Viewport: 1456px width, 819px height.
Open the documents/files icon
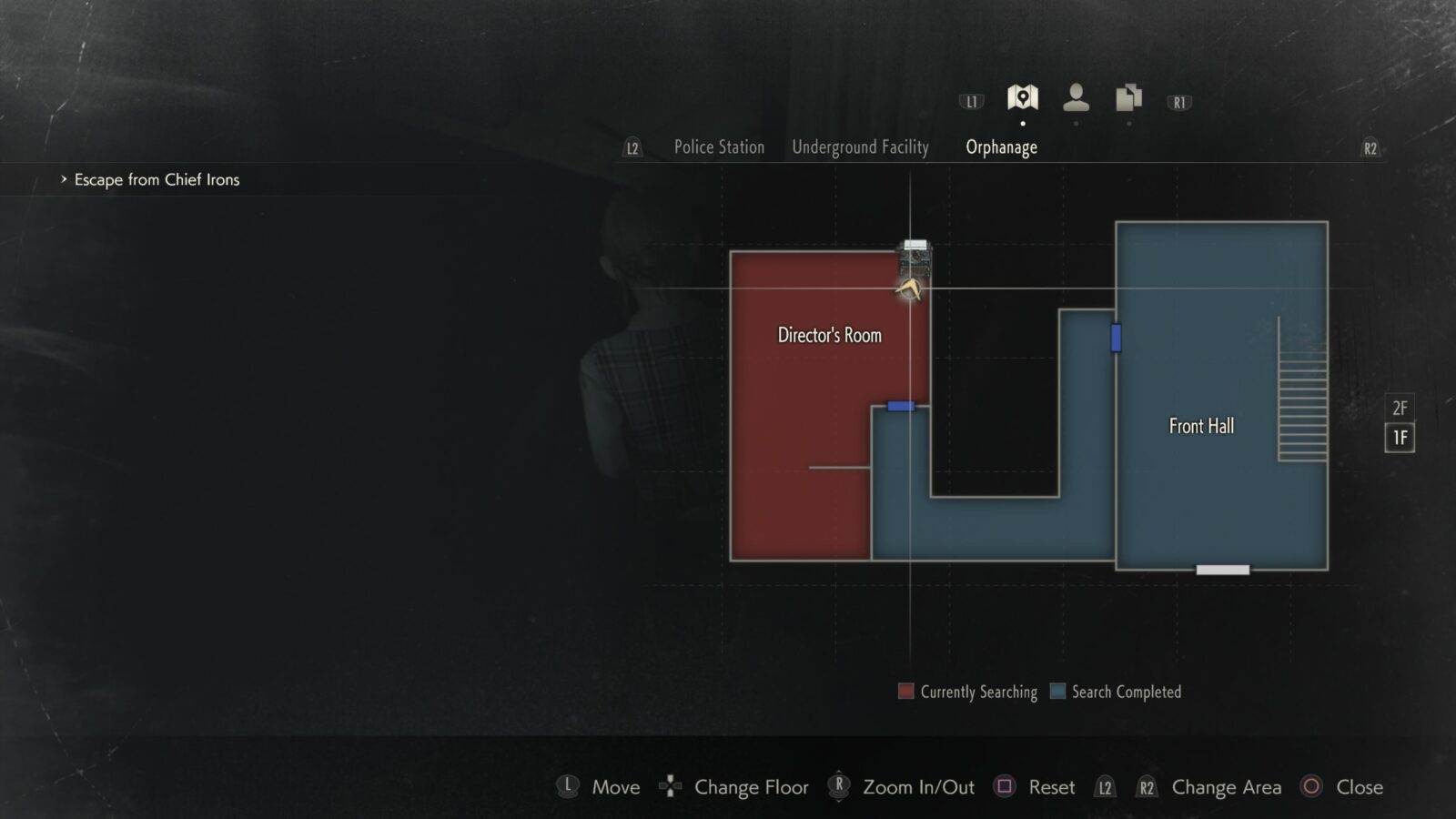[x=1128, y=98]
